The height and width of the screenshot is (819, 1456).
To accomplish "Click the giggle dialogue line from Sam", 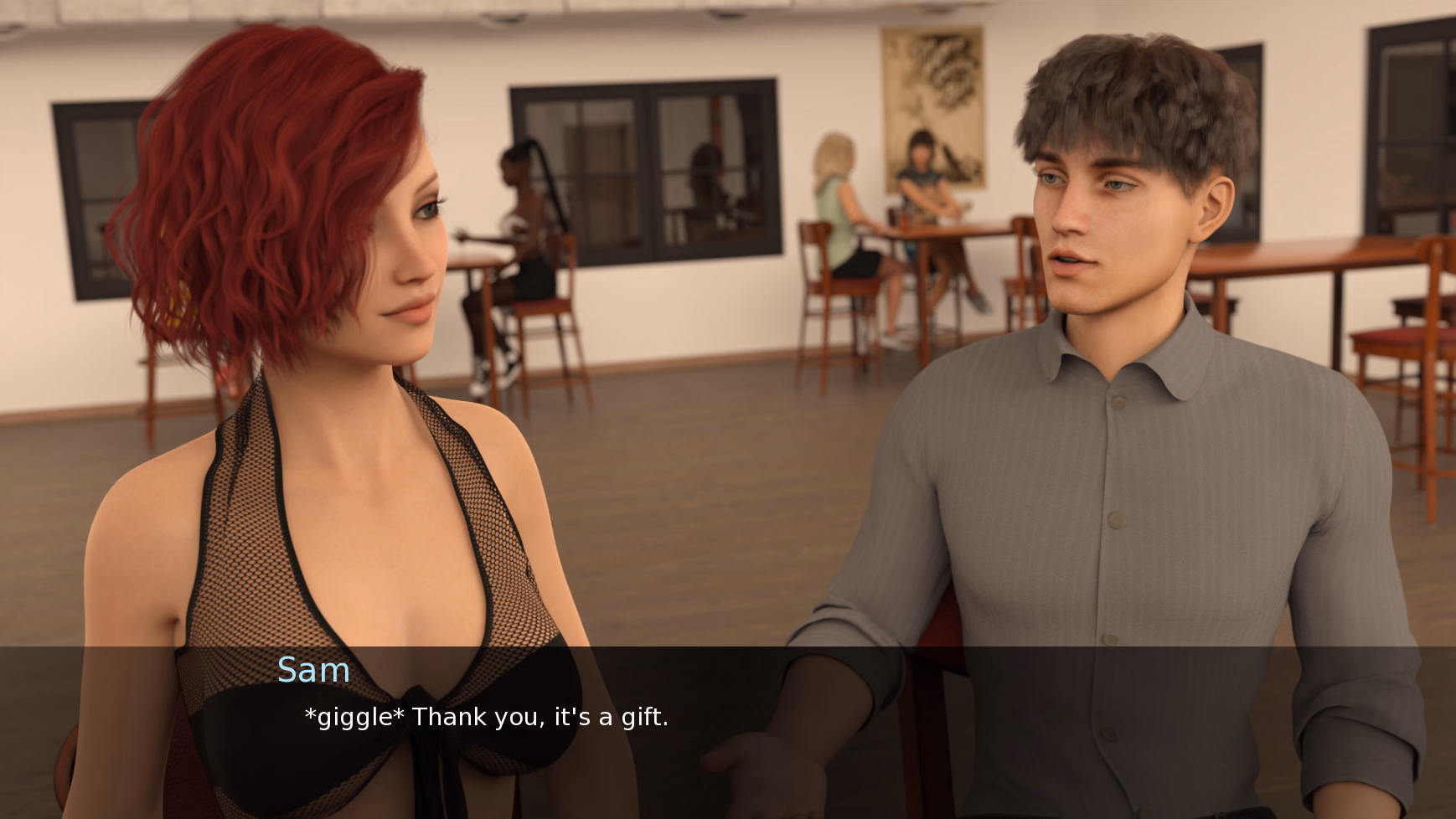I will 486,717.
